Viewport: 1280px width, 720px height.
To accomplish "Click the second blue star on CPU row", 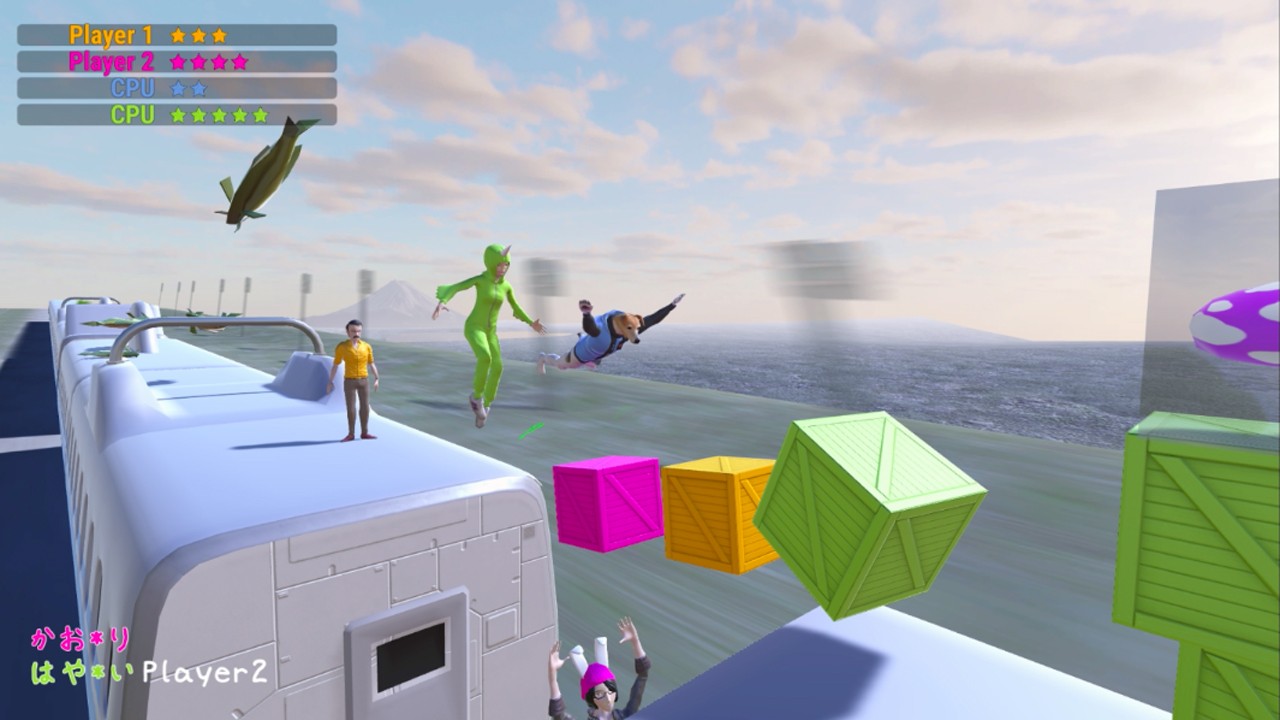I will click(x=198, y=88).
